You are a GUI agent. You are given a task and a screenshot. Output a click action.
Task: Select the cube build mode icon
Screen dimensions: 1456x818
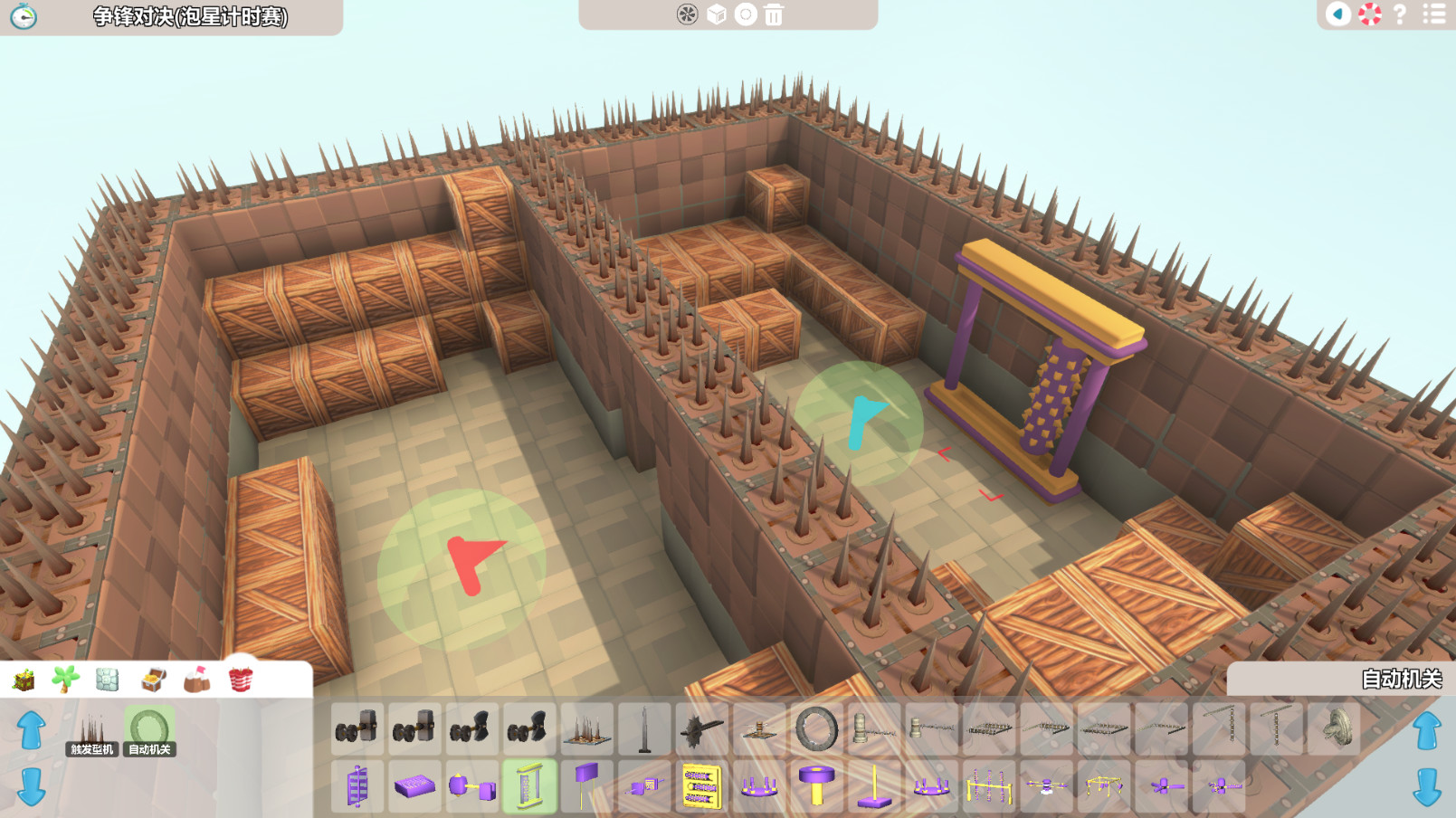point(716,15)
